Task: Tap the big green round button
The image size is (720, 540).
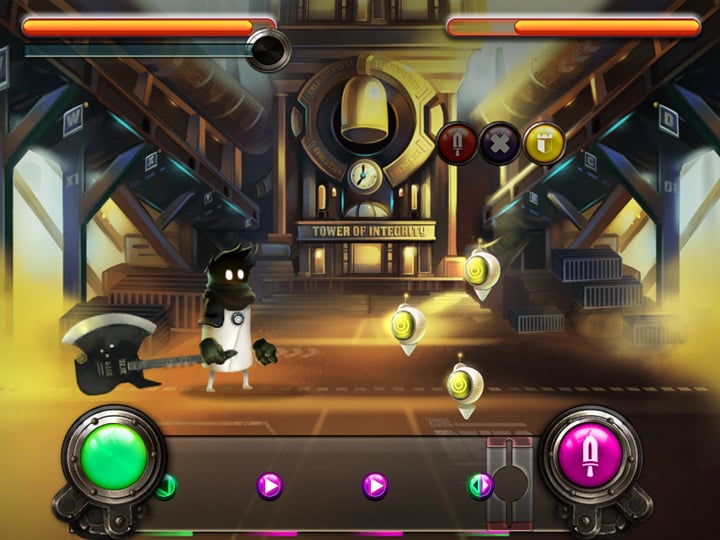Action: [114, 456]
